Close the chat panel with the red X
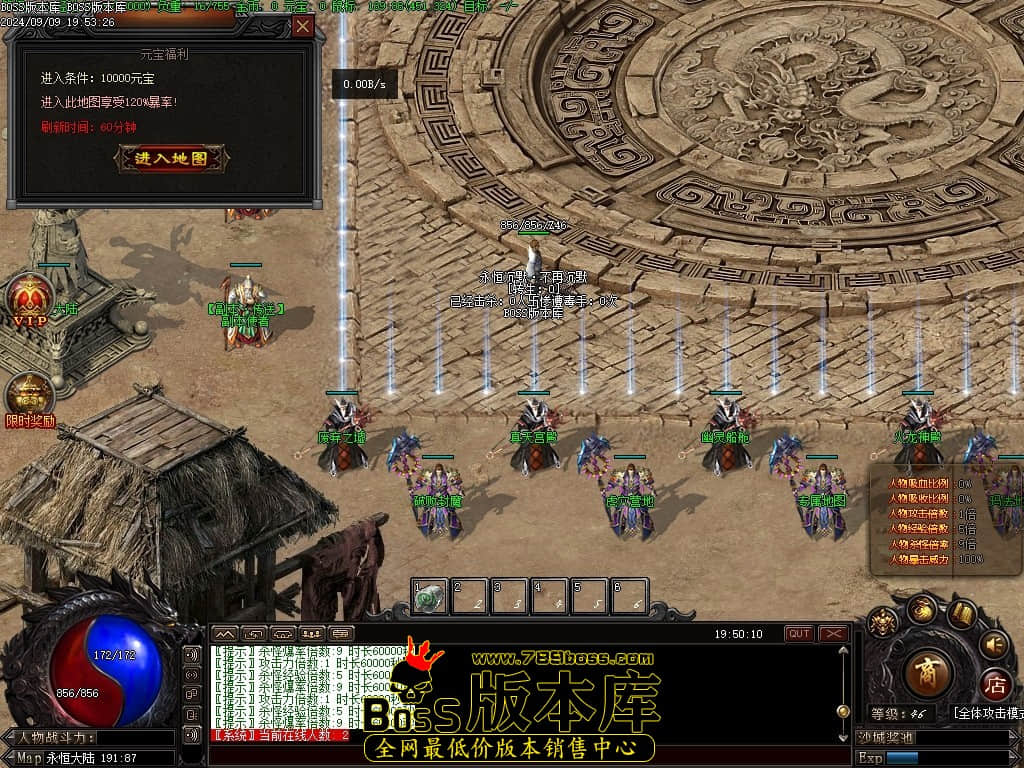The height and width of the screenshot is (768, 1024). [833, 634]
